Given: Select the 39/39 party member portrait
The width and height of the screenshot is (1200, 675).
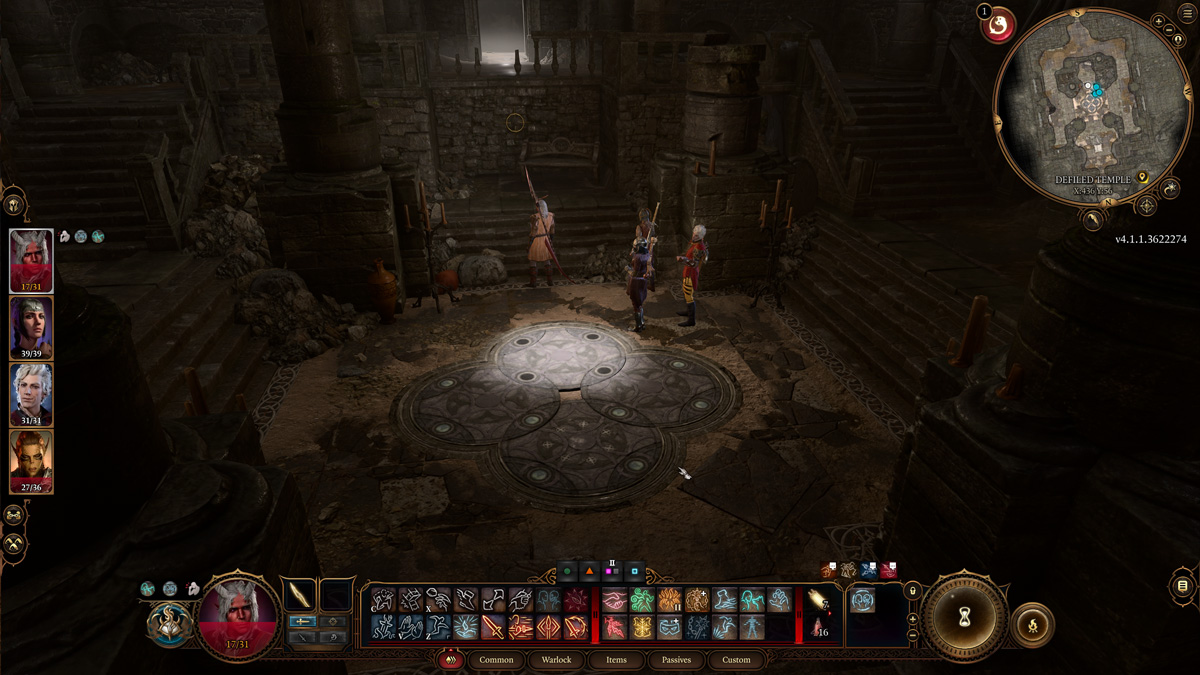Looking at the screenshot, I should (31, 328).
